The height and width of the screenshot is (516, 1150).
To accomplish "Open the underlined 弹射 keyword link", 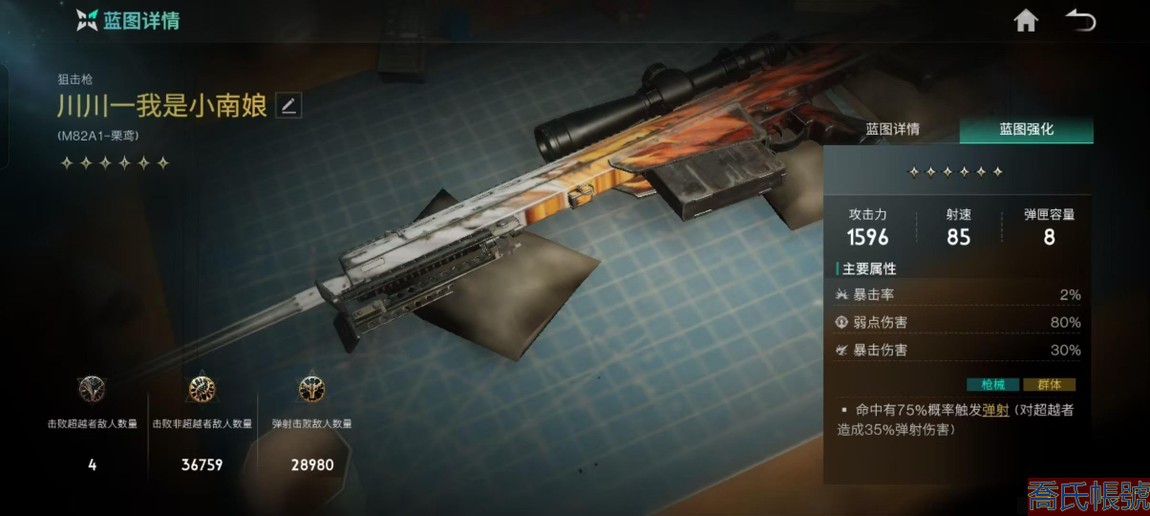I will 995,410.
